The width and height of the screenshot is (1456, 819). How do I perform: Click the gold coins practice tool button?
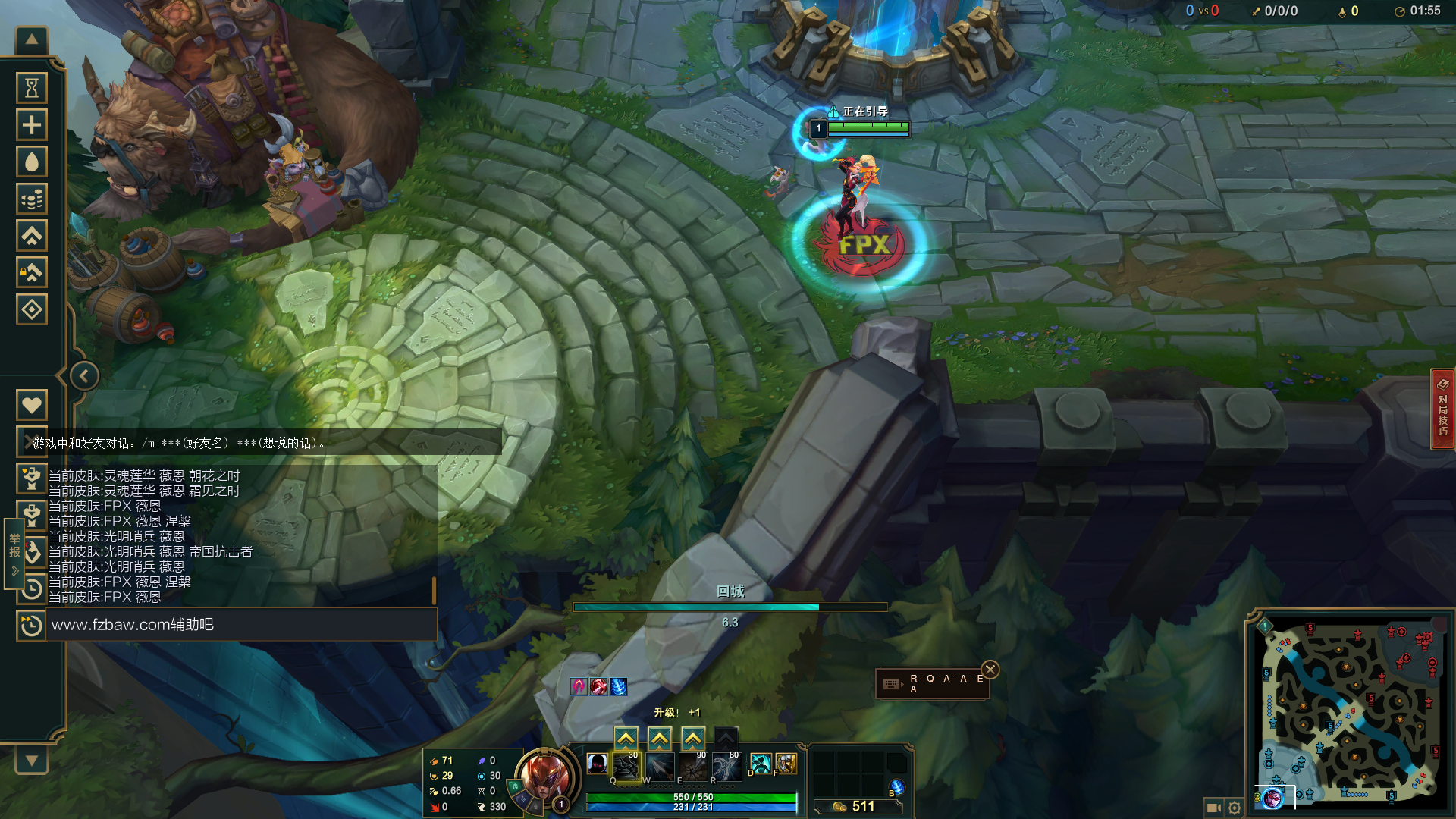coord(32,199)
